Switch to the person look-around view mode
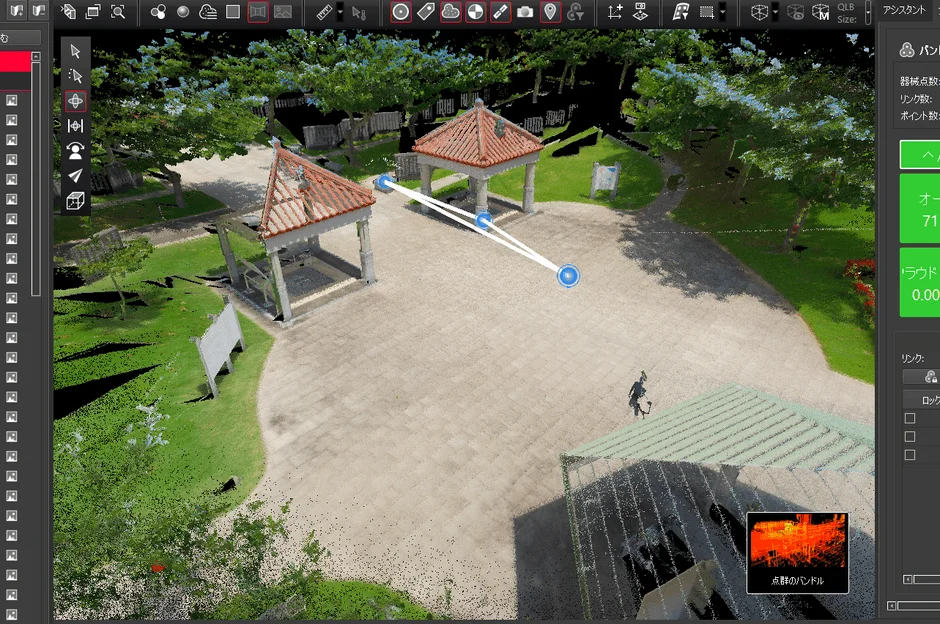Screen dimensions: 940x624 click(x=75, y=151)
